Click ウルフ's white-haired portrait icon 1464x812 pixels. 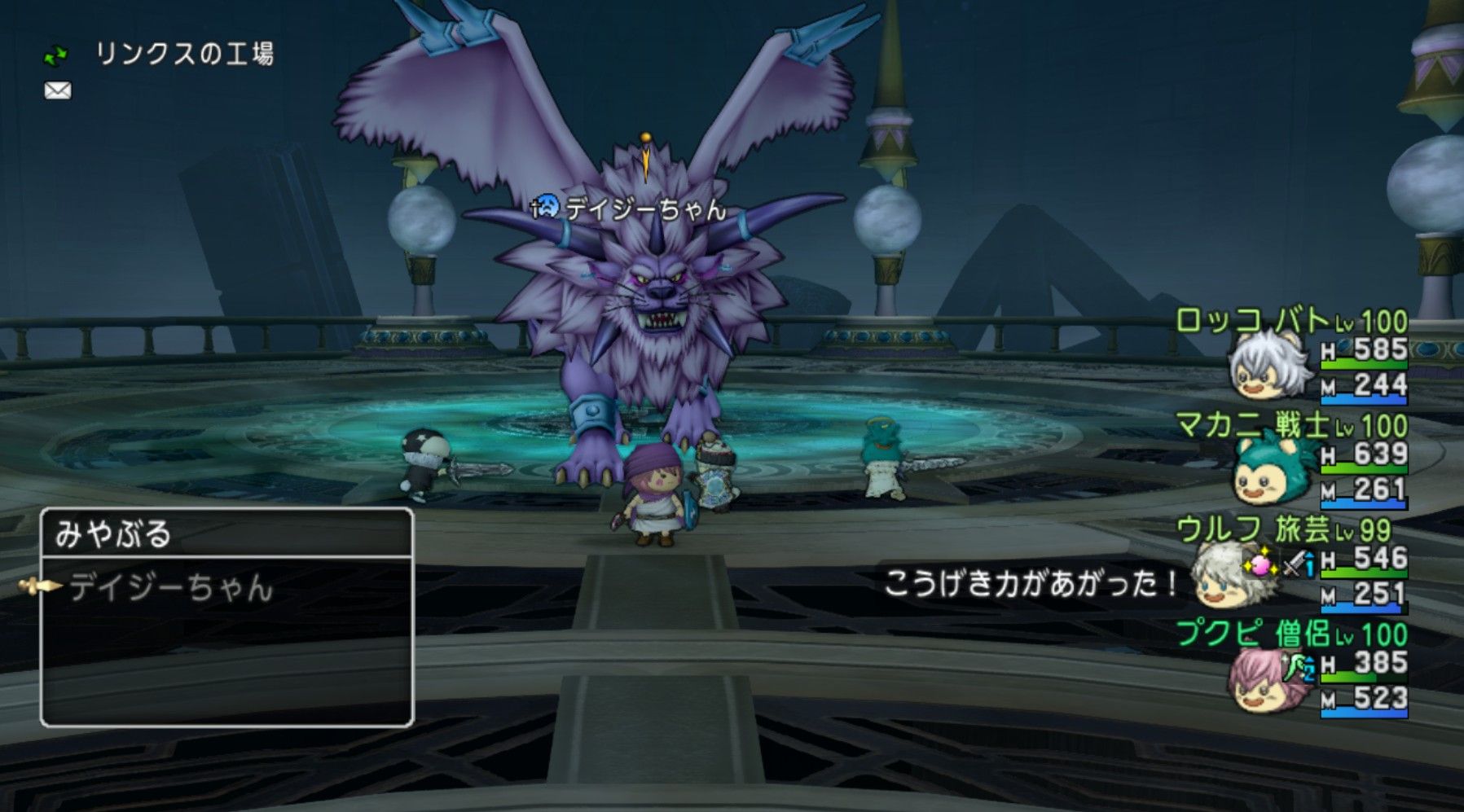pos(1222,582)
